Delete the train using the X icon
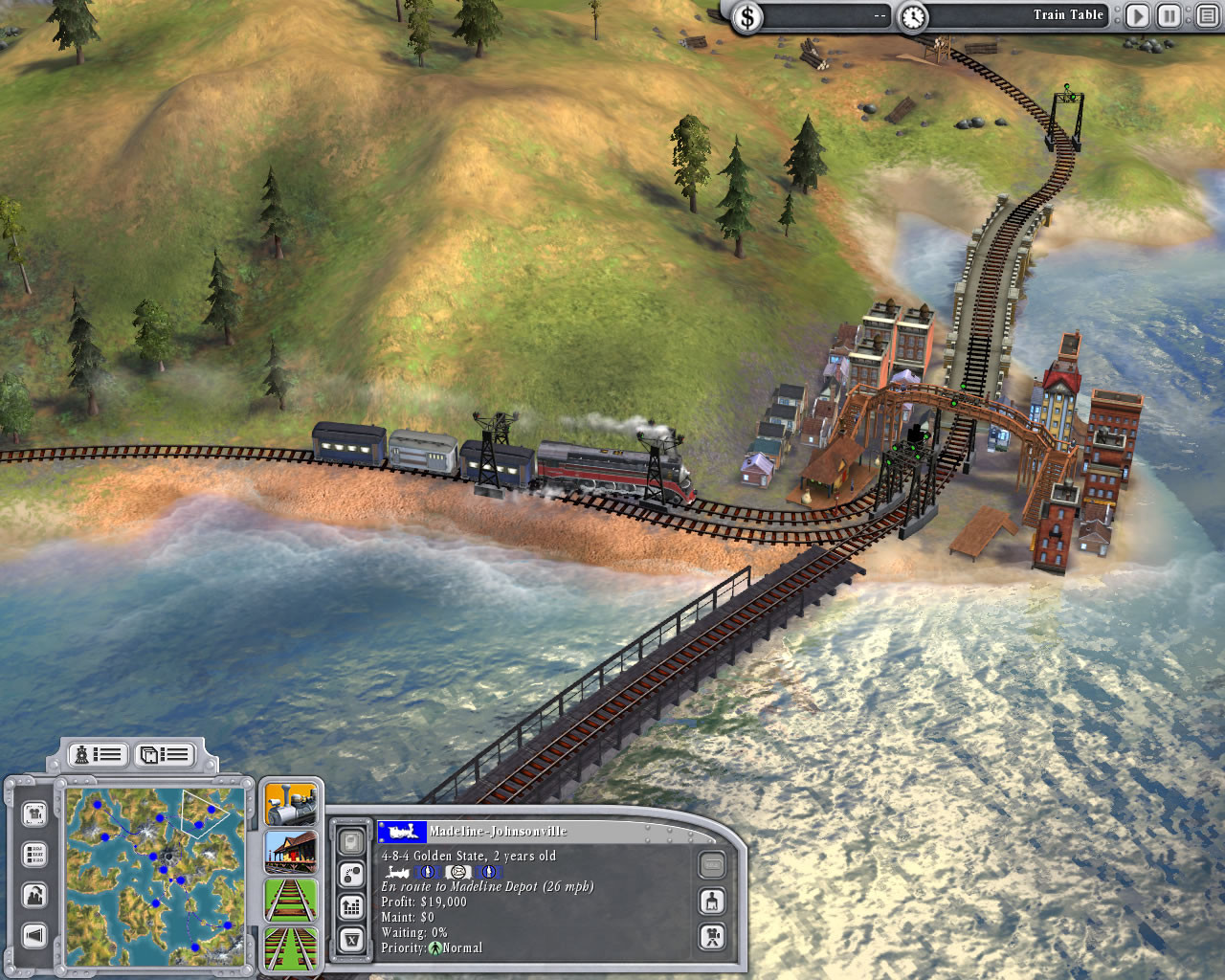The height and width of the screenshot is (980, 1225). [351, 939]
